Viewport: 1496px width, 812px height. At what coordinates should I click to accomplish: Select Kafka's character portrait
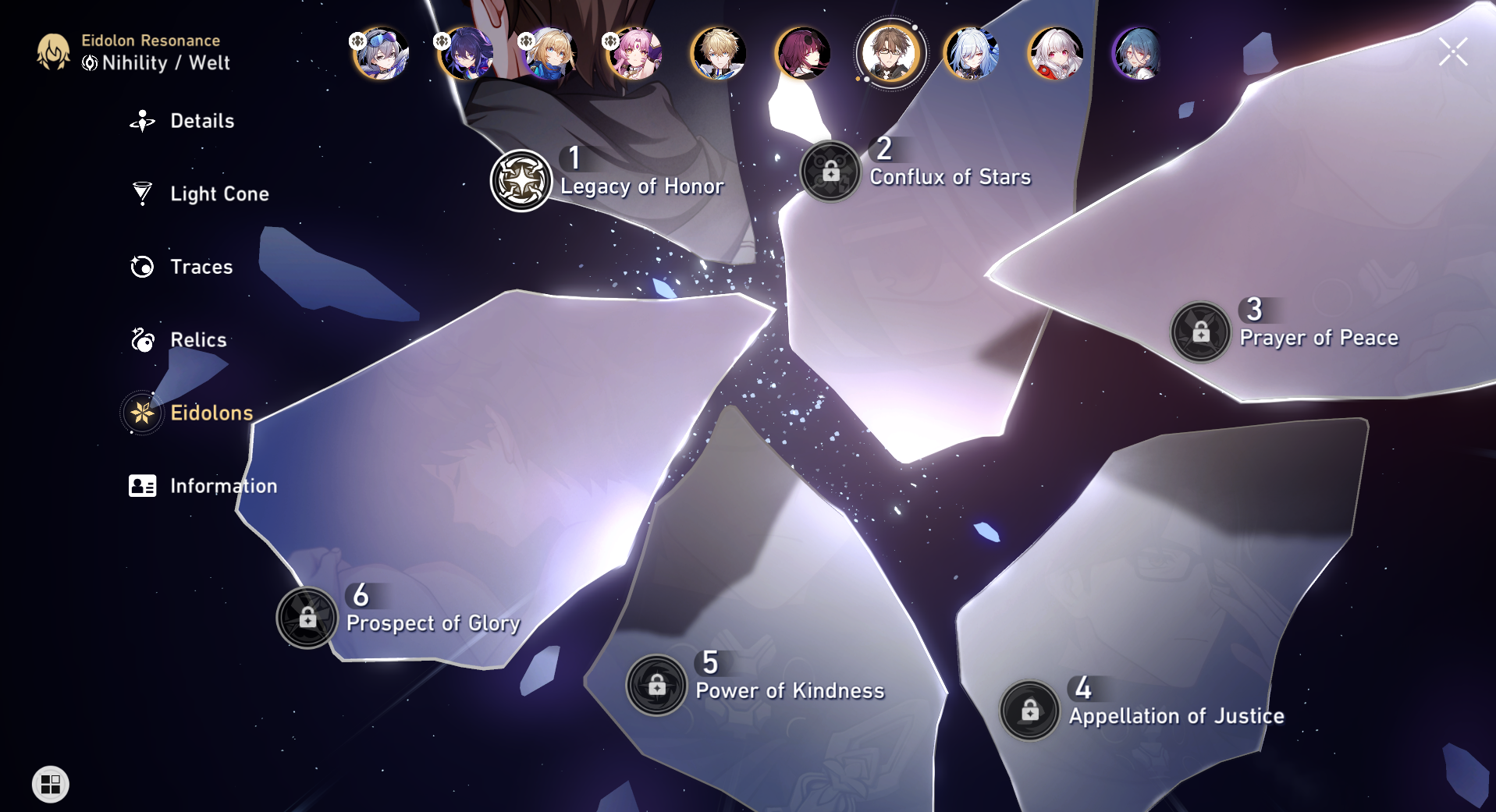(x=812, y=55)
